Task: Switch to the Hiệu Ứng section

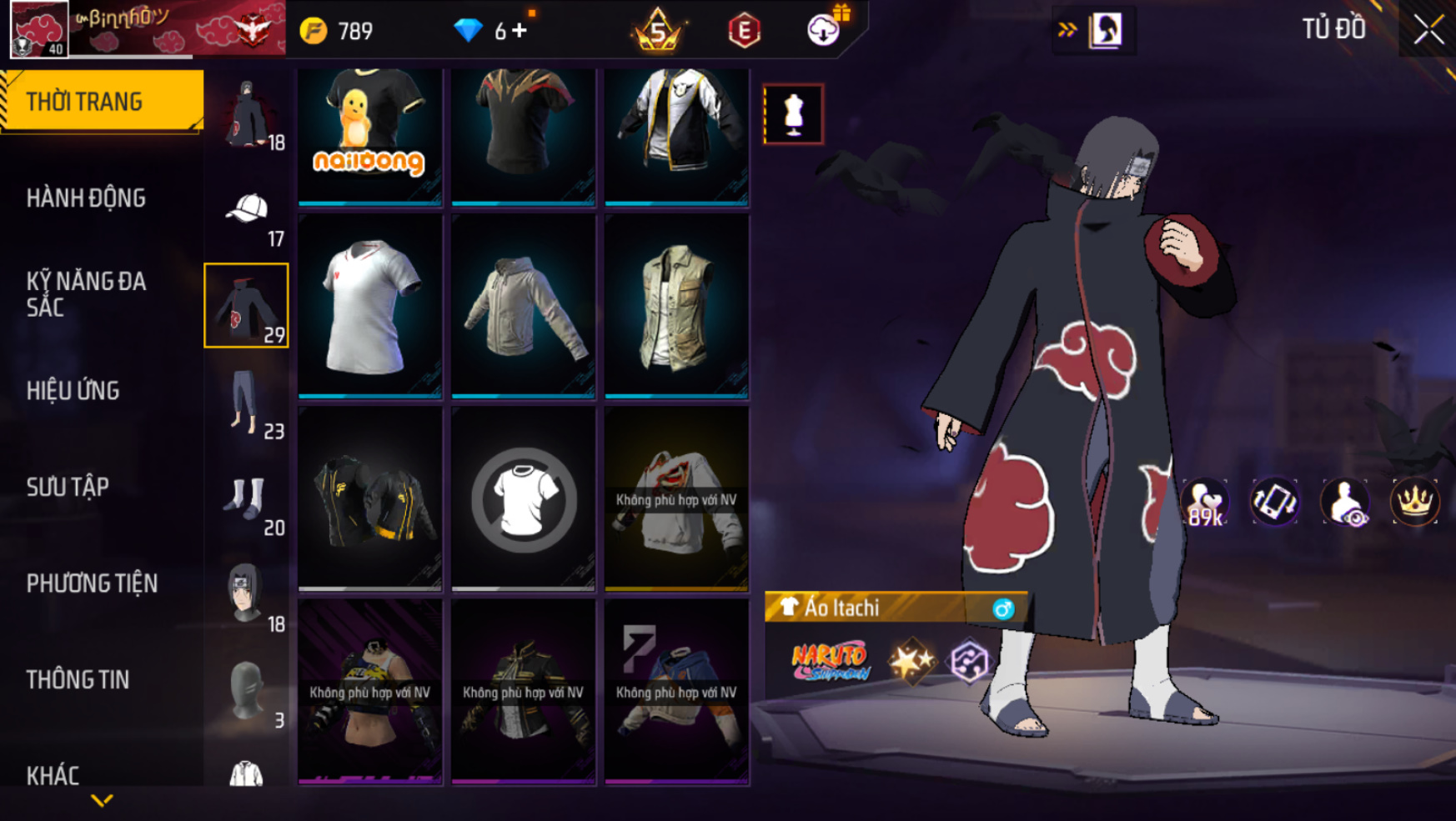Action: [x=73, y=390]
